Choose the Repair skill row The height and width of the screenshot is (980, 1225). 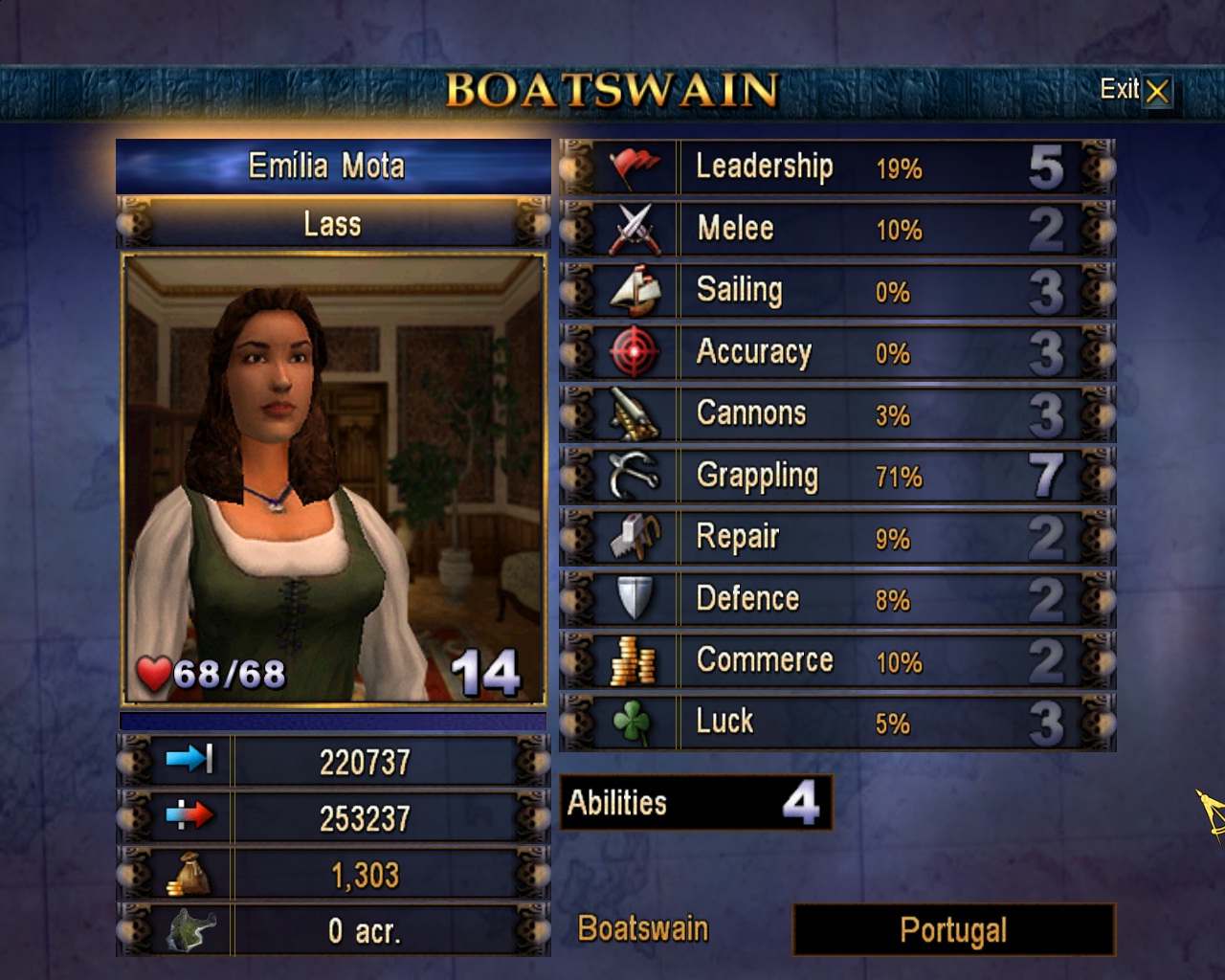point(837,538)
